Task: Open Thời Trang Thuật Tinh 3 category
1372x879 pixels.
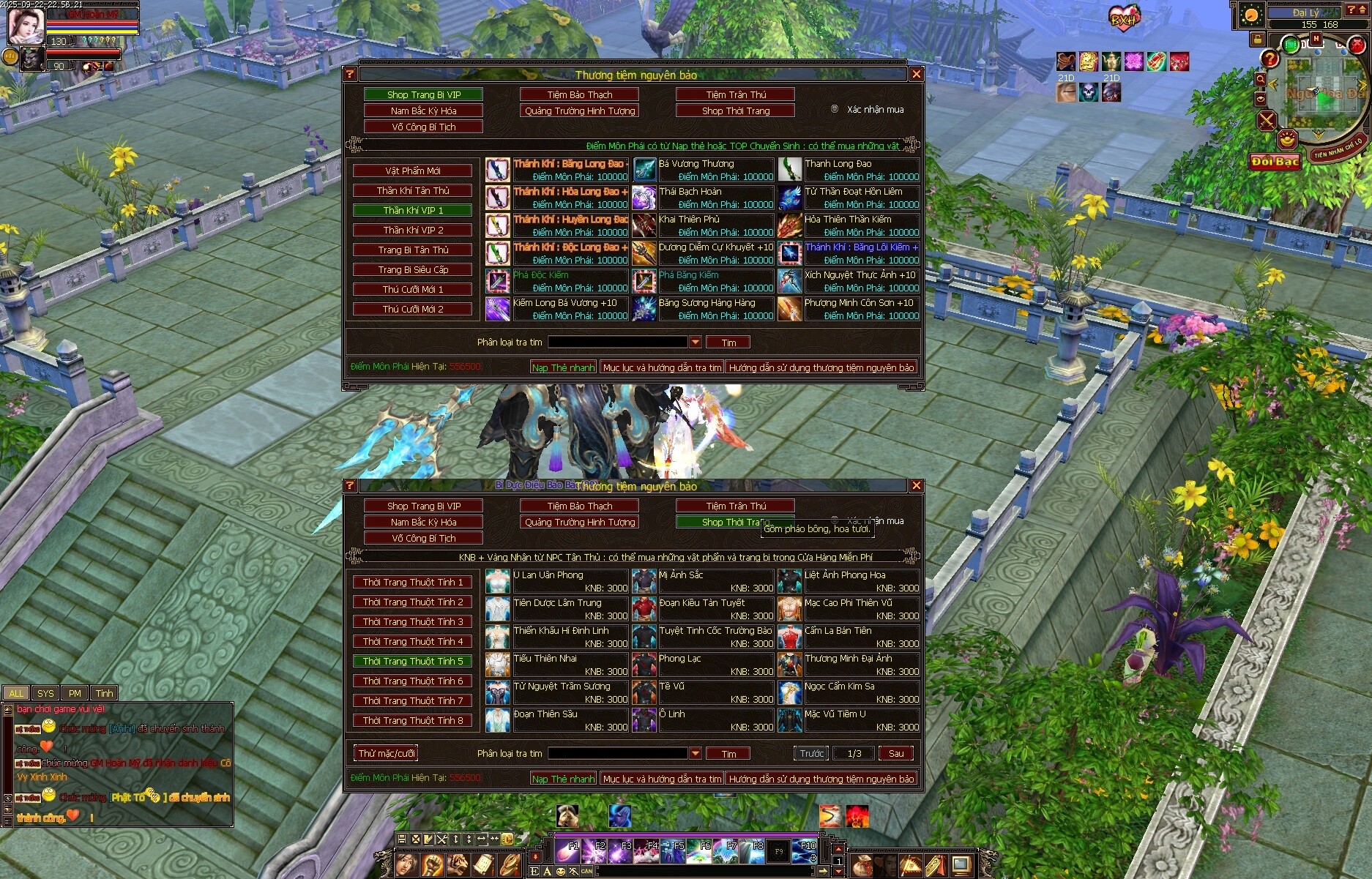Action: pyautogui.click(x=413, y=622)
